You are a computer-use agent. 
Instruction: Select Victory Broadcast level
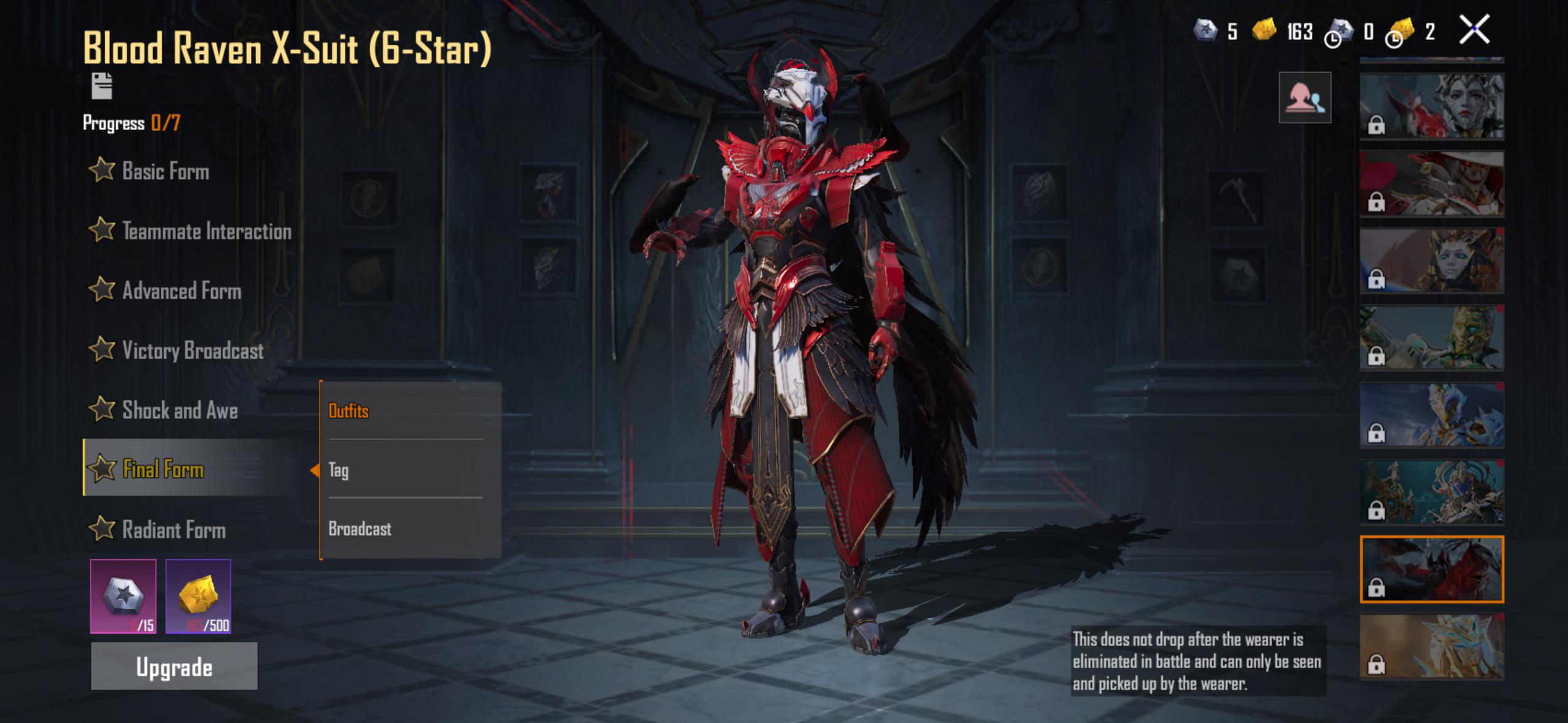point(192,351)
